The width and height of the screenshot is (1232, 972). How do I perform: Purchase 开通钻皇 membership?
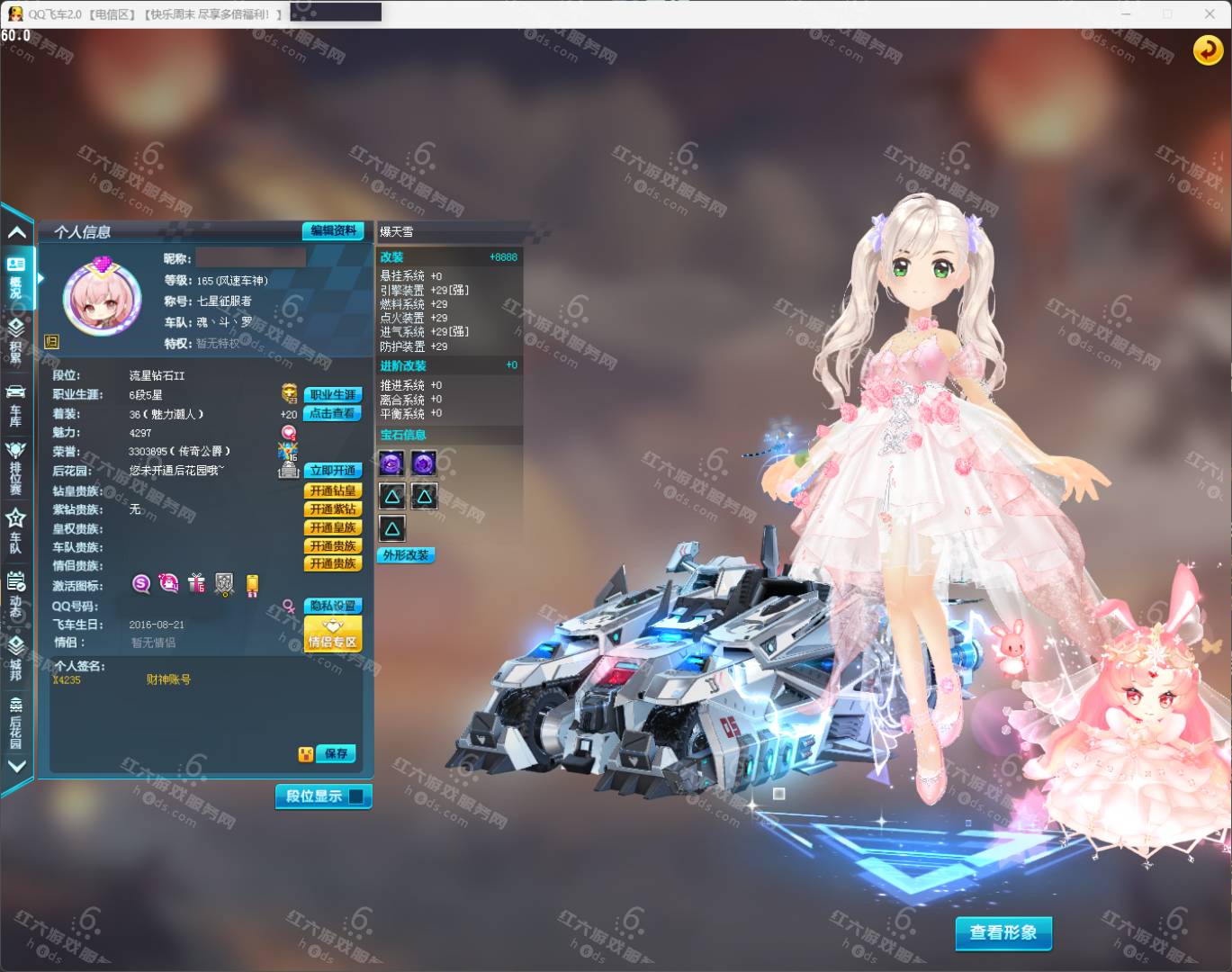coord(334,490)
